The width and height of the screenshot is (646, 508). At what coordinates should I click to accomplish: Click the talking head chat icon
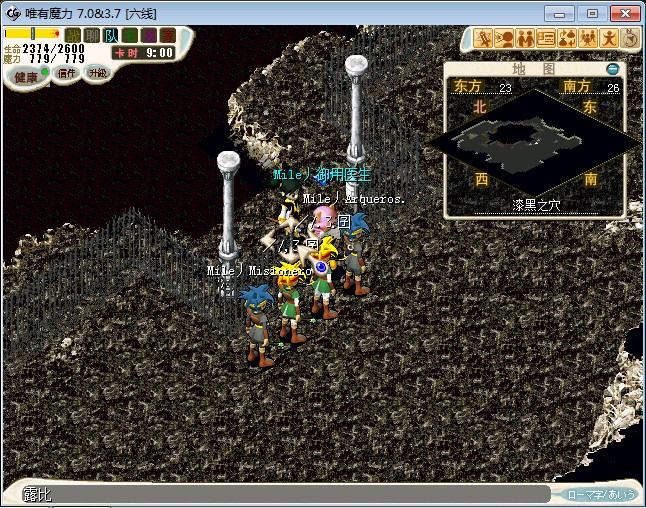pyautogui.click(x=504, y=38)
